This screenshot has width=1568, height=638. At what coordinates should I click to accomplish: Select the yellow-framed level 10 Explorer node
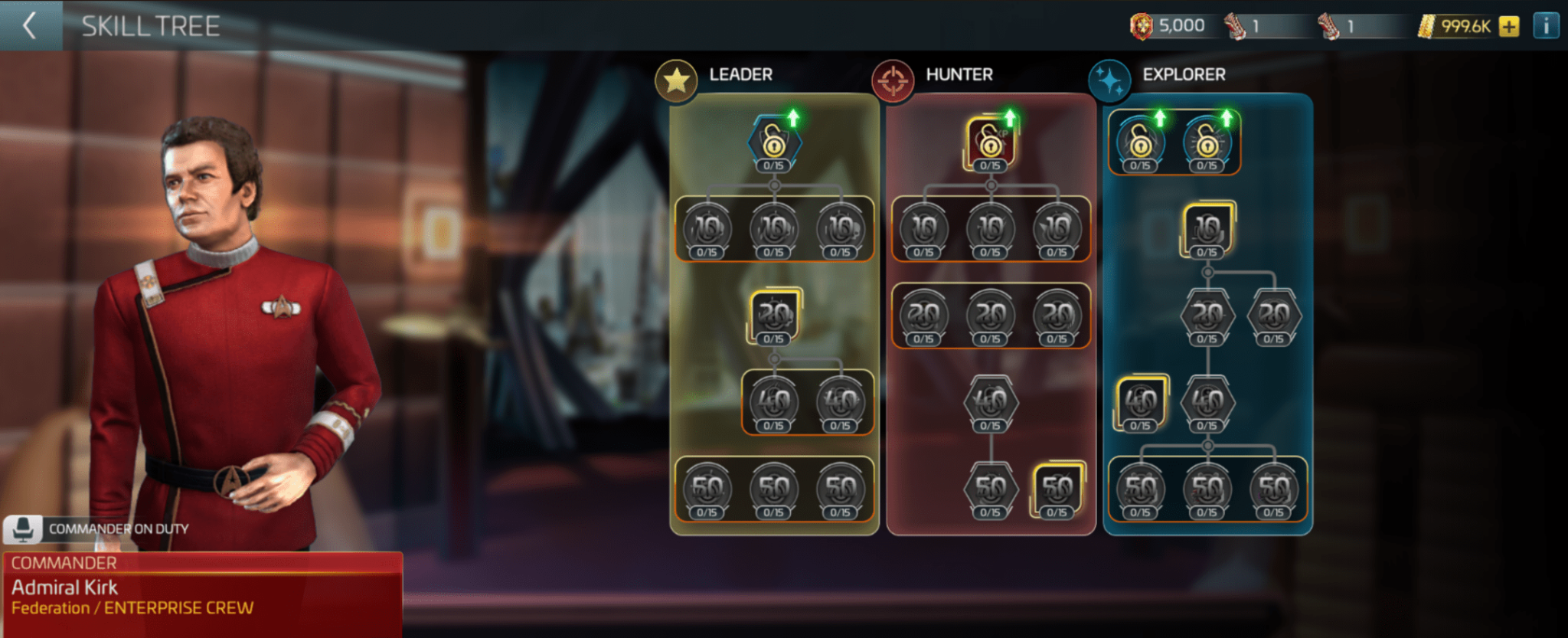(x=1207, y=227)
